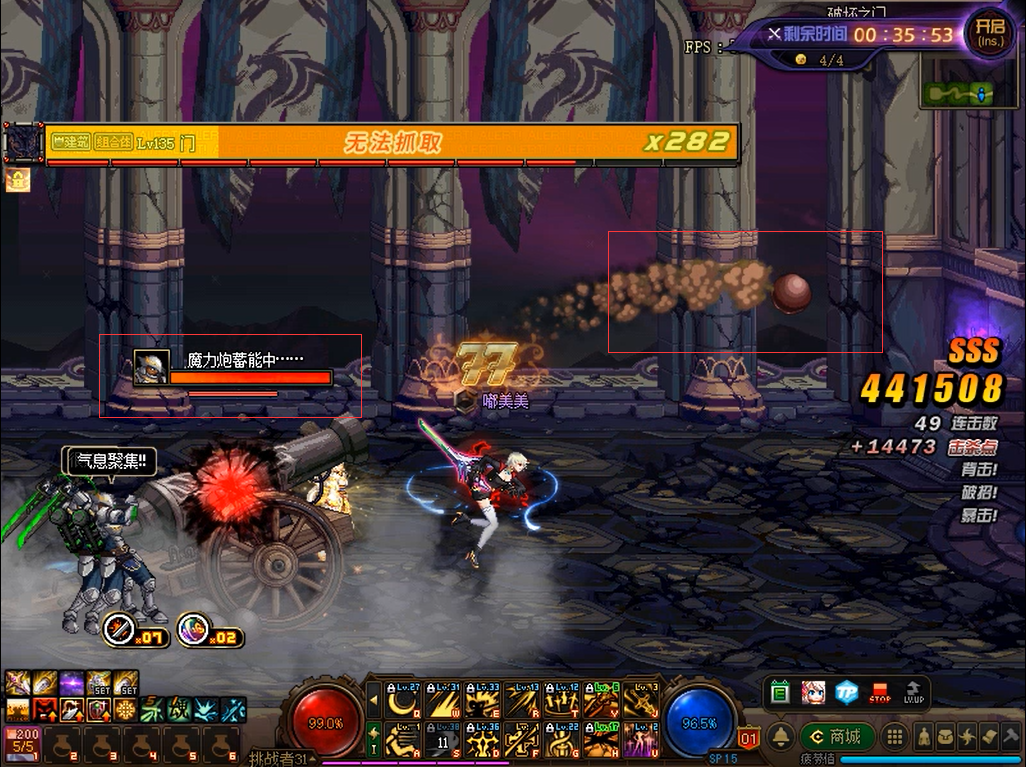Open the character silhouette menu icon
1026x767 pixels.
tap(923, 737)
